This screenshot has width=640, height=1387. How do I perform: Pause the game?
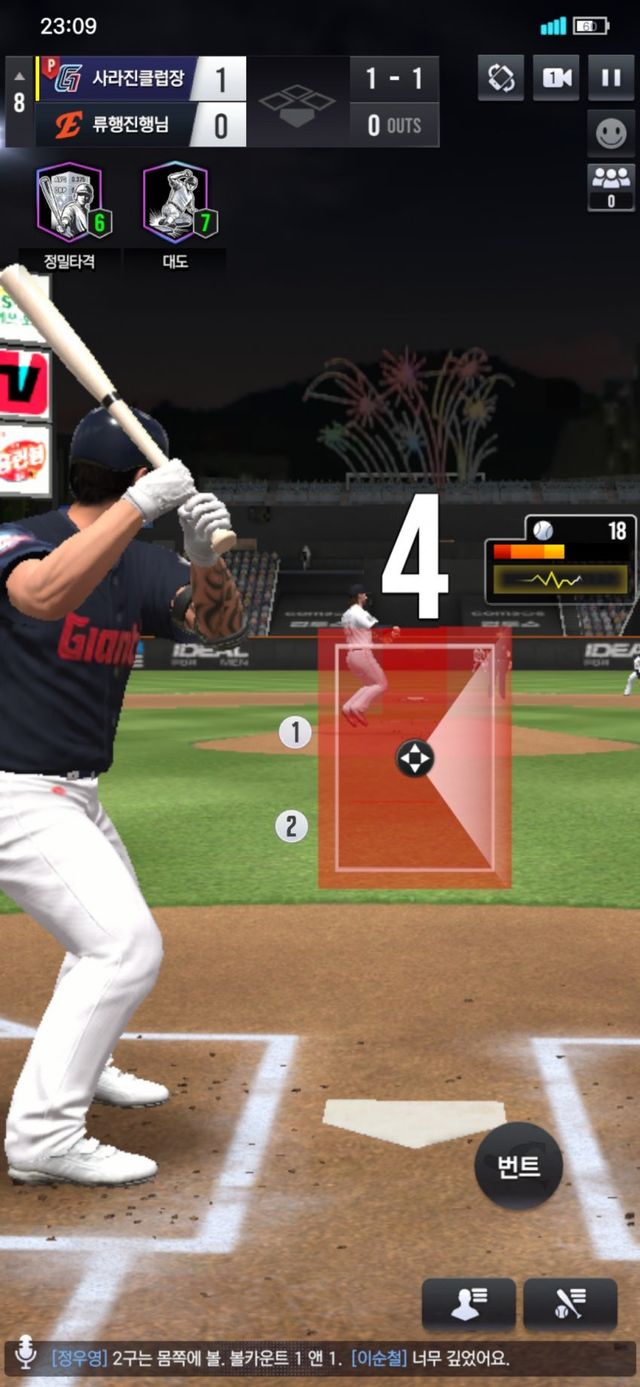(610, 78)
